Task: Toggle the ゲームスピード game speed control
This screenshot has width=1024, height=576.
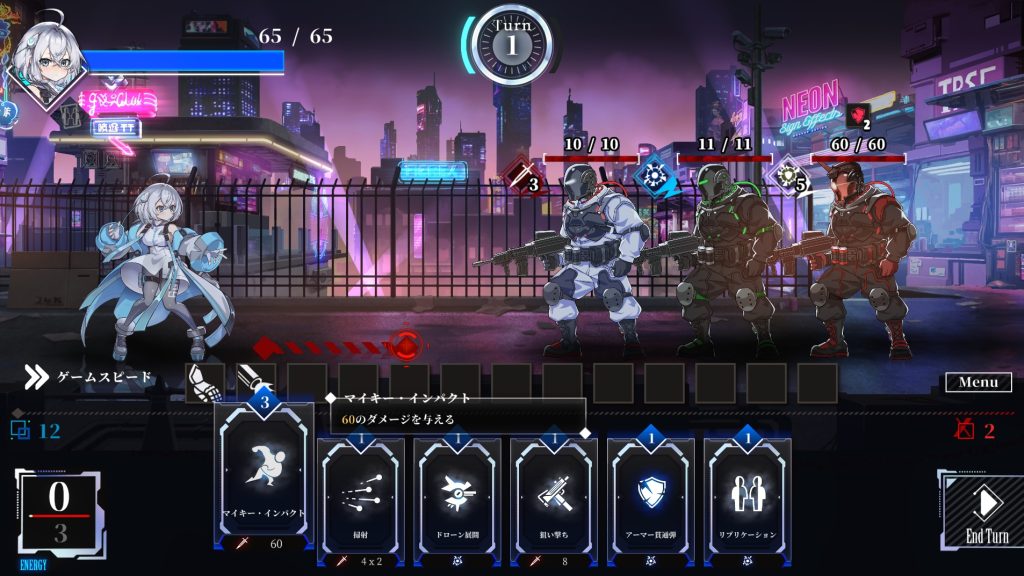Action: tap(90, 377)
